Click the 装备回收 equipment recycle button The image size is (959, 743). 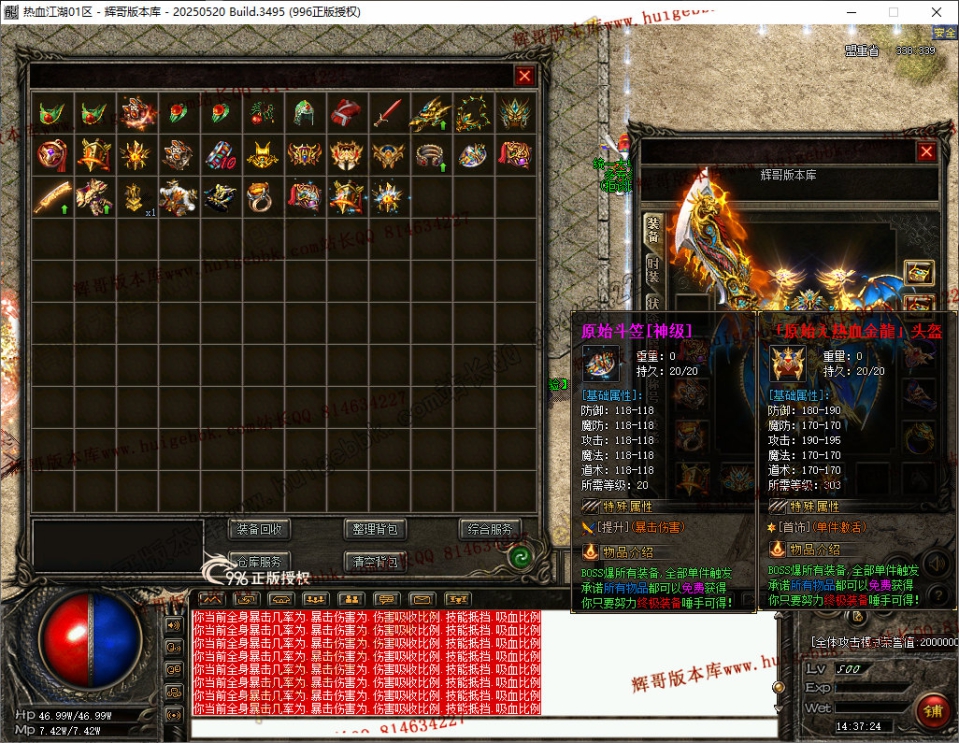coord(260,529)
